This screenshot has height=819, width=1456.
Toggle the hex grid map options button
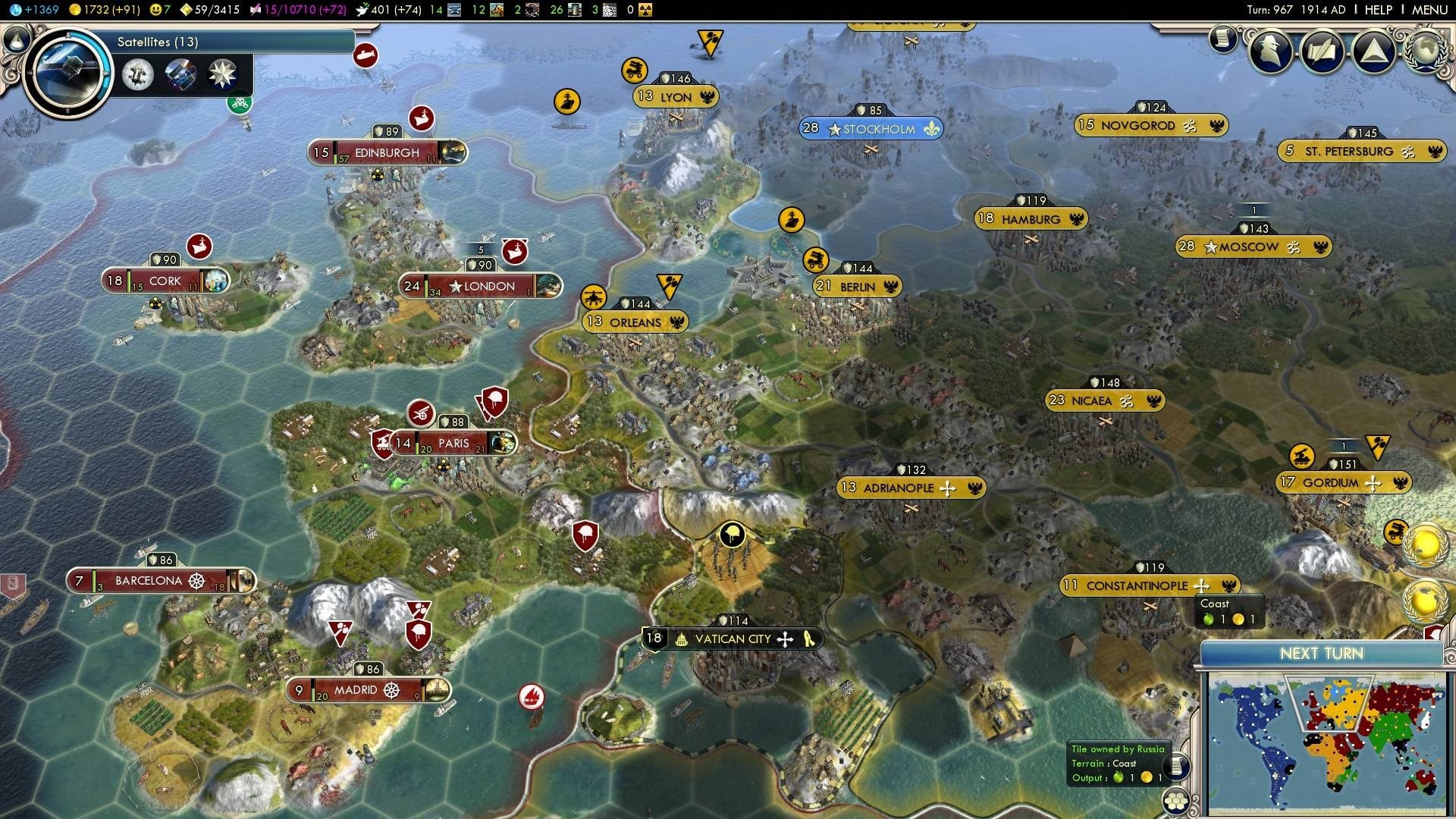click(x=1176, y=802)
